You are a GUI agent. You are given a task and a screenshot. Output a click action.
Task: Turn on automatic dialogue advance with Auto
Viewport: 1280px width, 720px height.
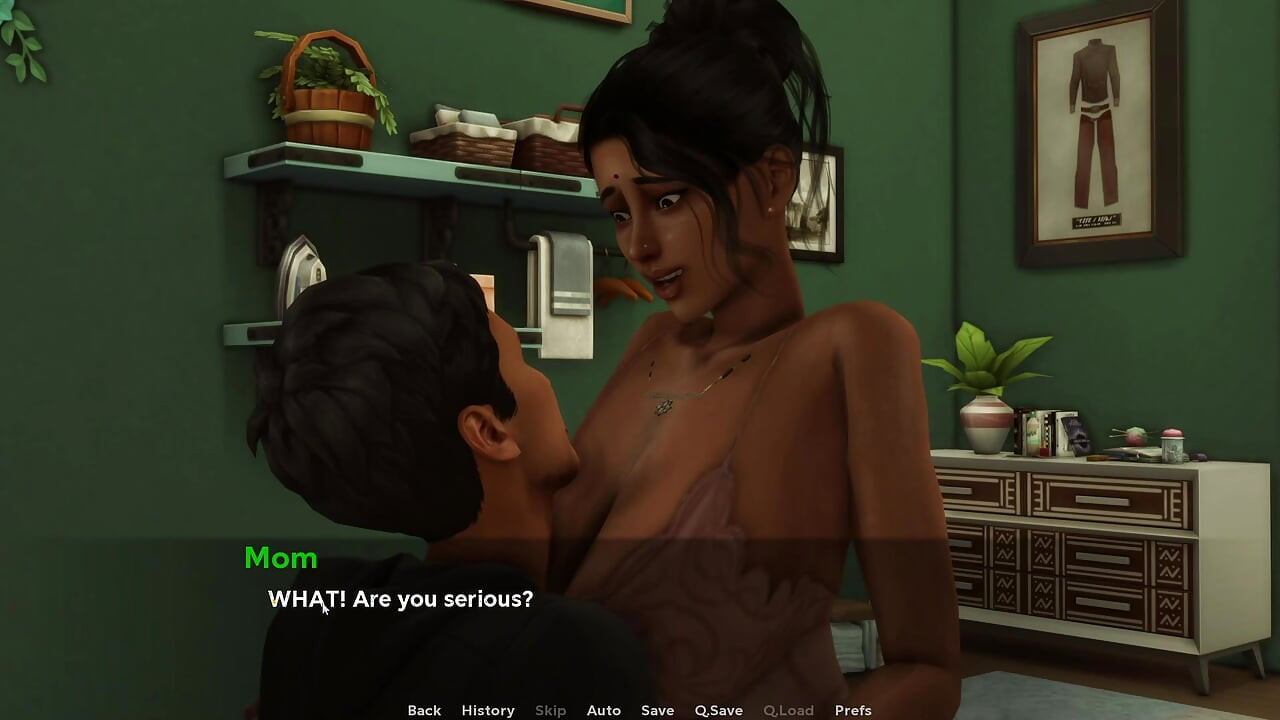[x=604, y=710]
